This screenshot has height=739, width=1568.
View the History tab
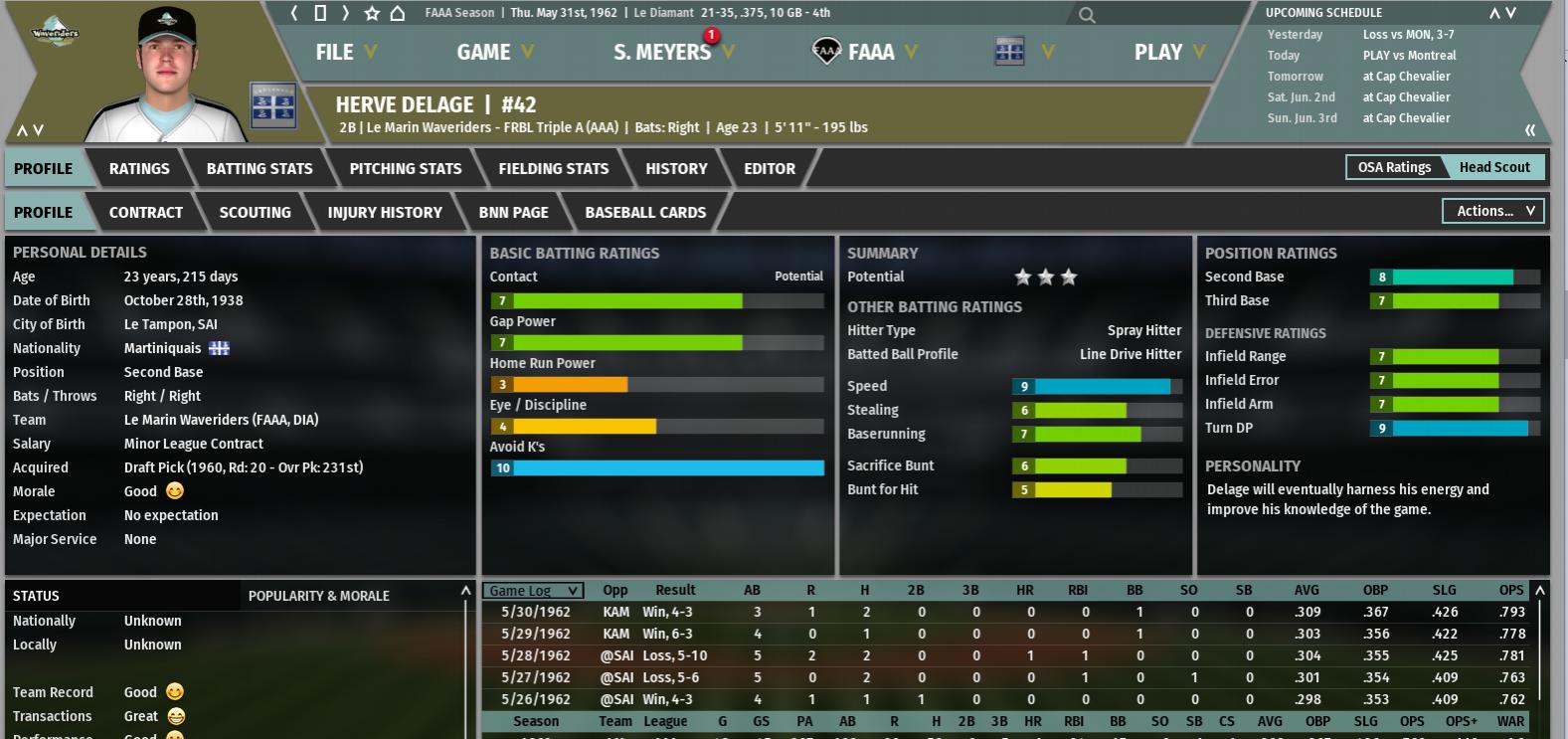[x=676, y=169]
